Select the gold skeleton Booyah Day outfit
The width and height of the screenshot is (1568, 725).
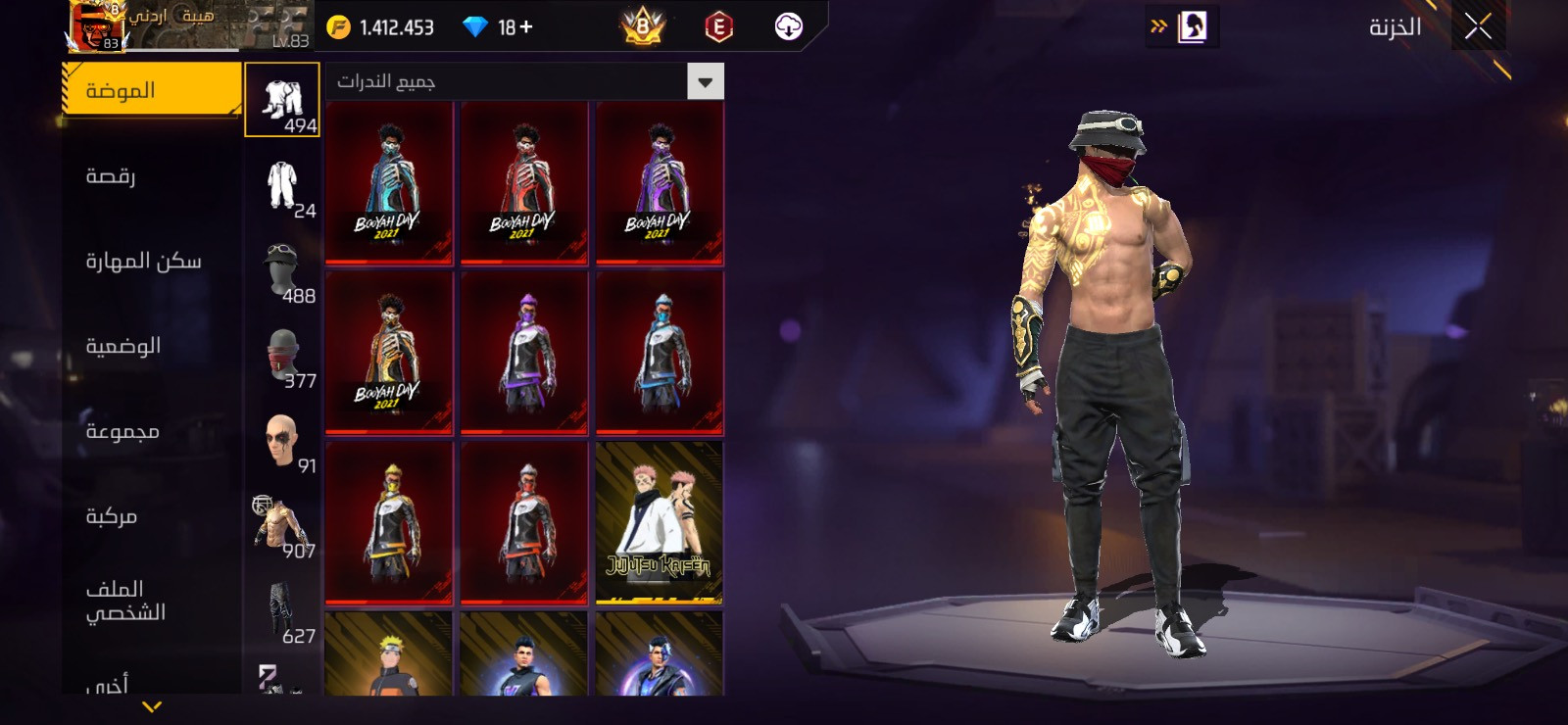389,352
